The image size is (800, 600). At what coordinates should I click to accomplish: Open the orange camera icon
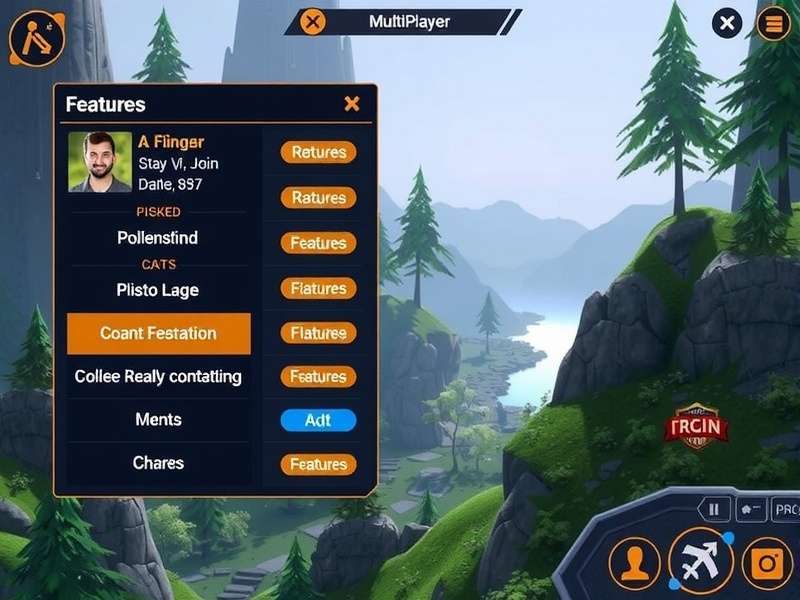point(768,563)
